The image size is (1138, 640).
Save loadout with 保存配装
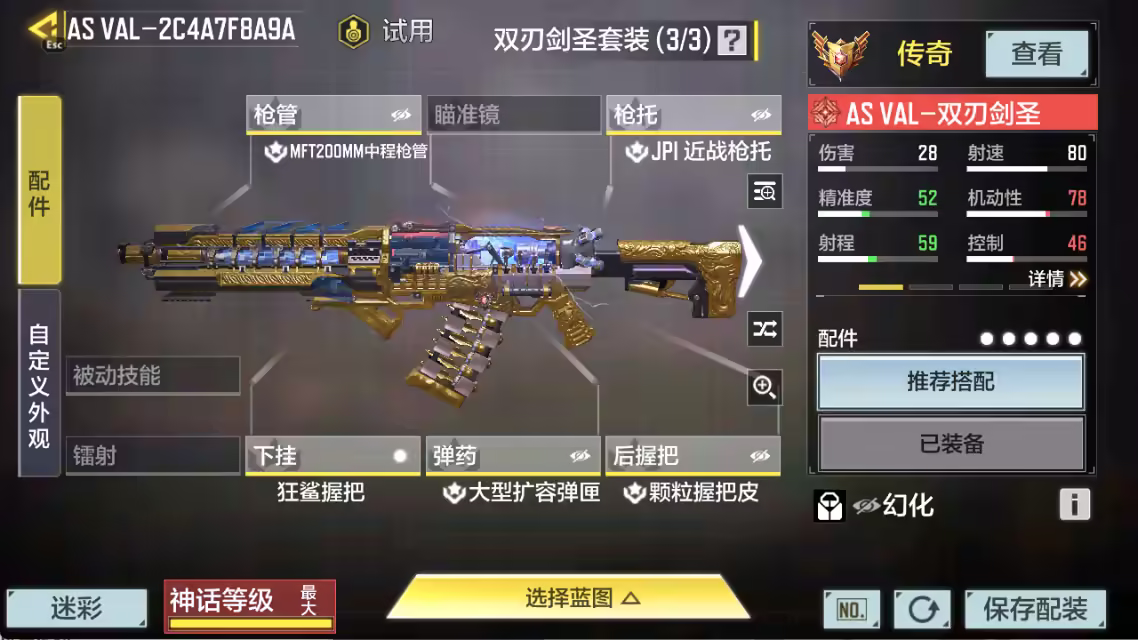(1035, 608)
